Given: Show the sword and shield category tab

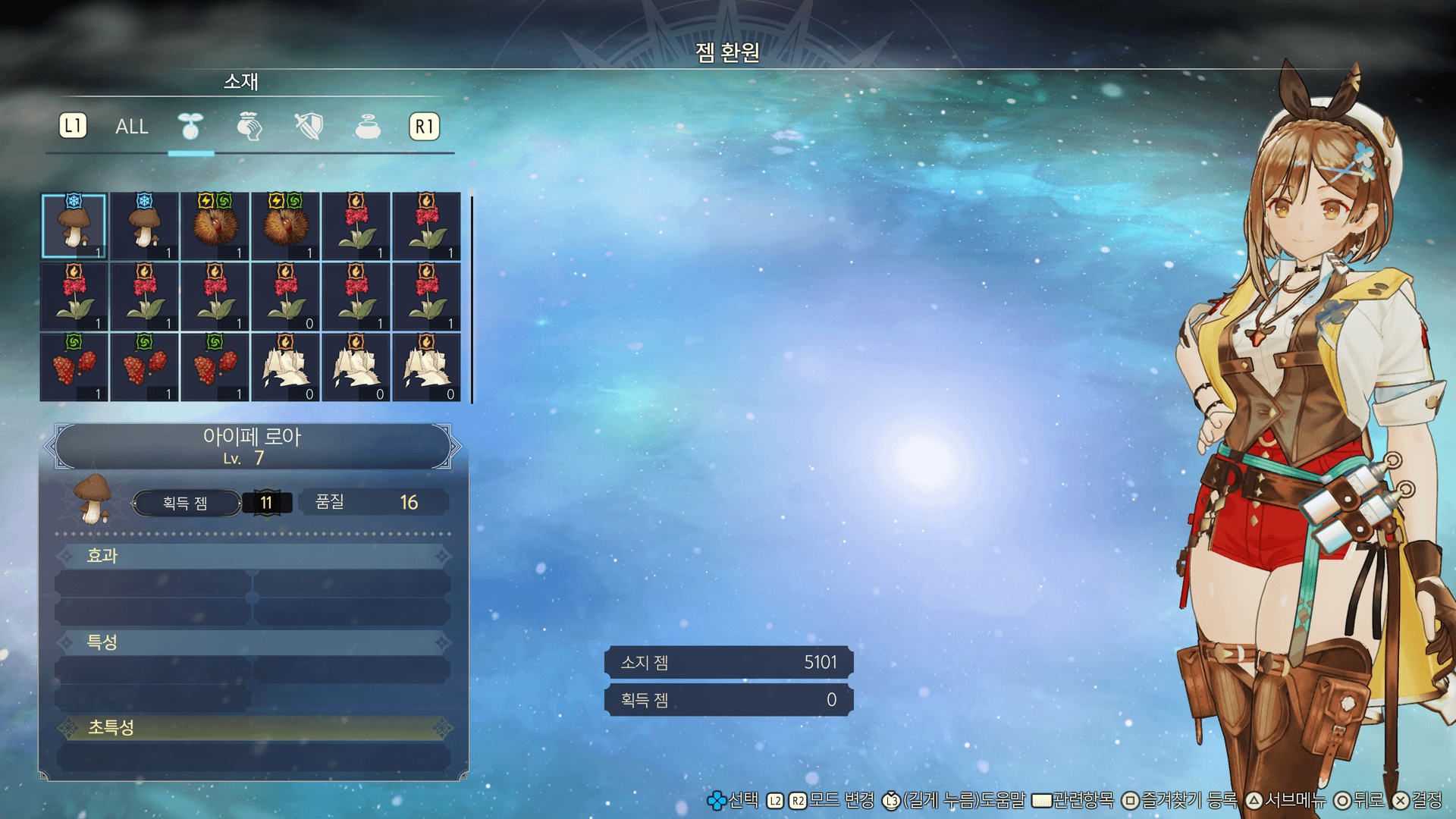Looking at the screenshot, I should [x=309, y=127].
